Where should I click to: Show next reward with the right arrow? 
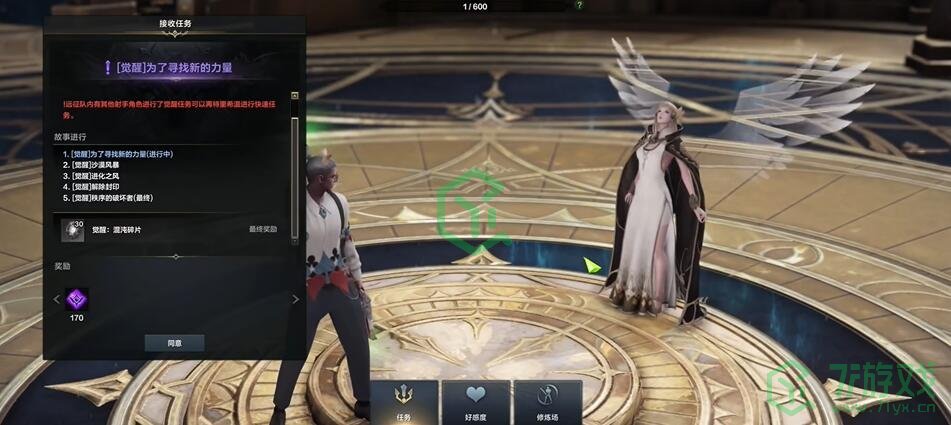tap(295, 299)
